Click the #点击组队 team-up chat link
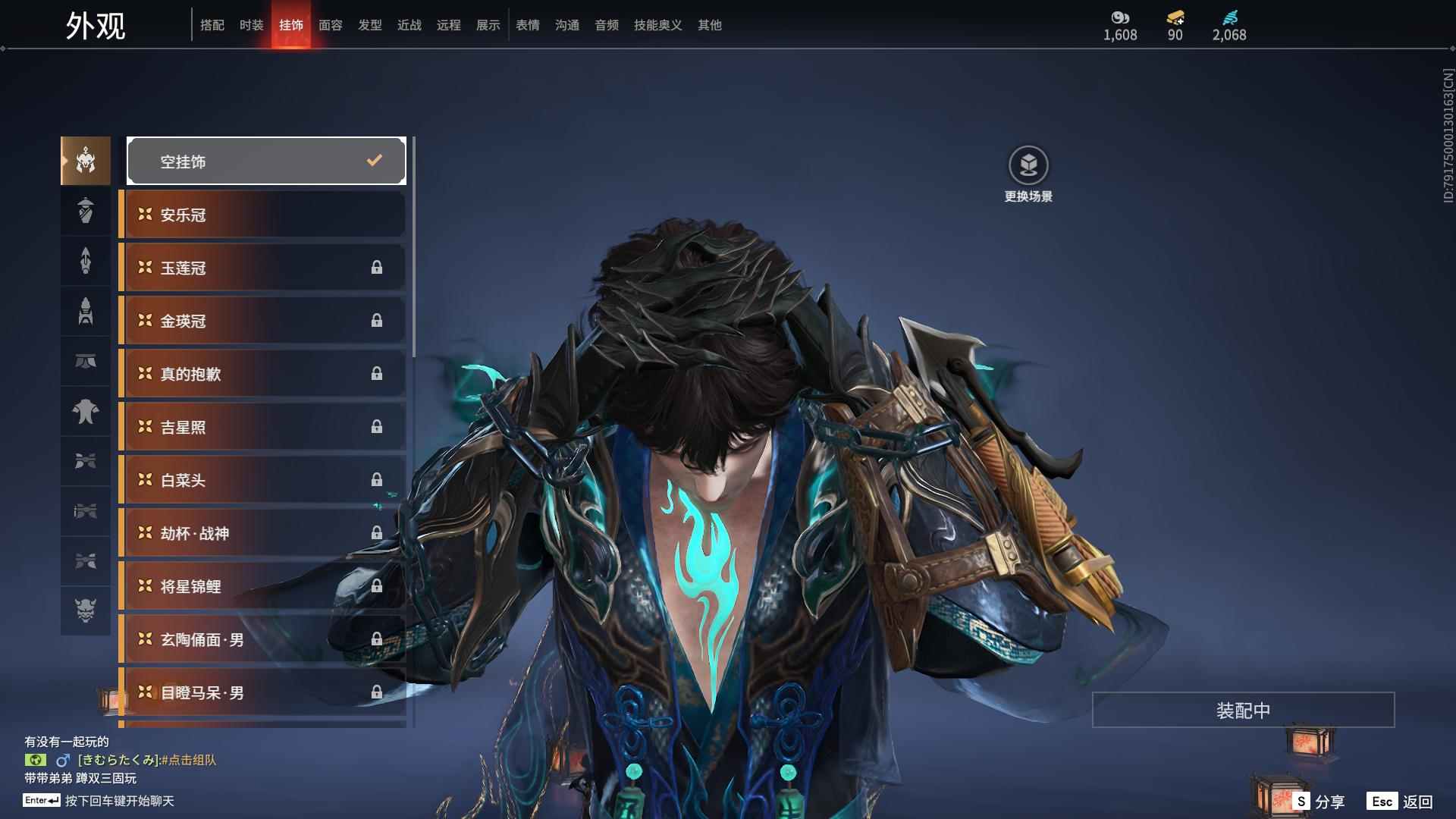The image size is (1456, 819). pyautogui.click(x=189, y=760)
